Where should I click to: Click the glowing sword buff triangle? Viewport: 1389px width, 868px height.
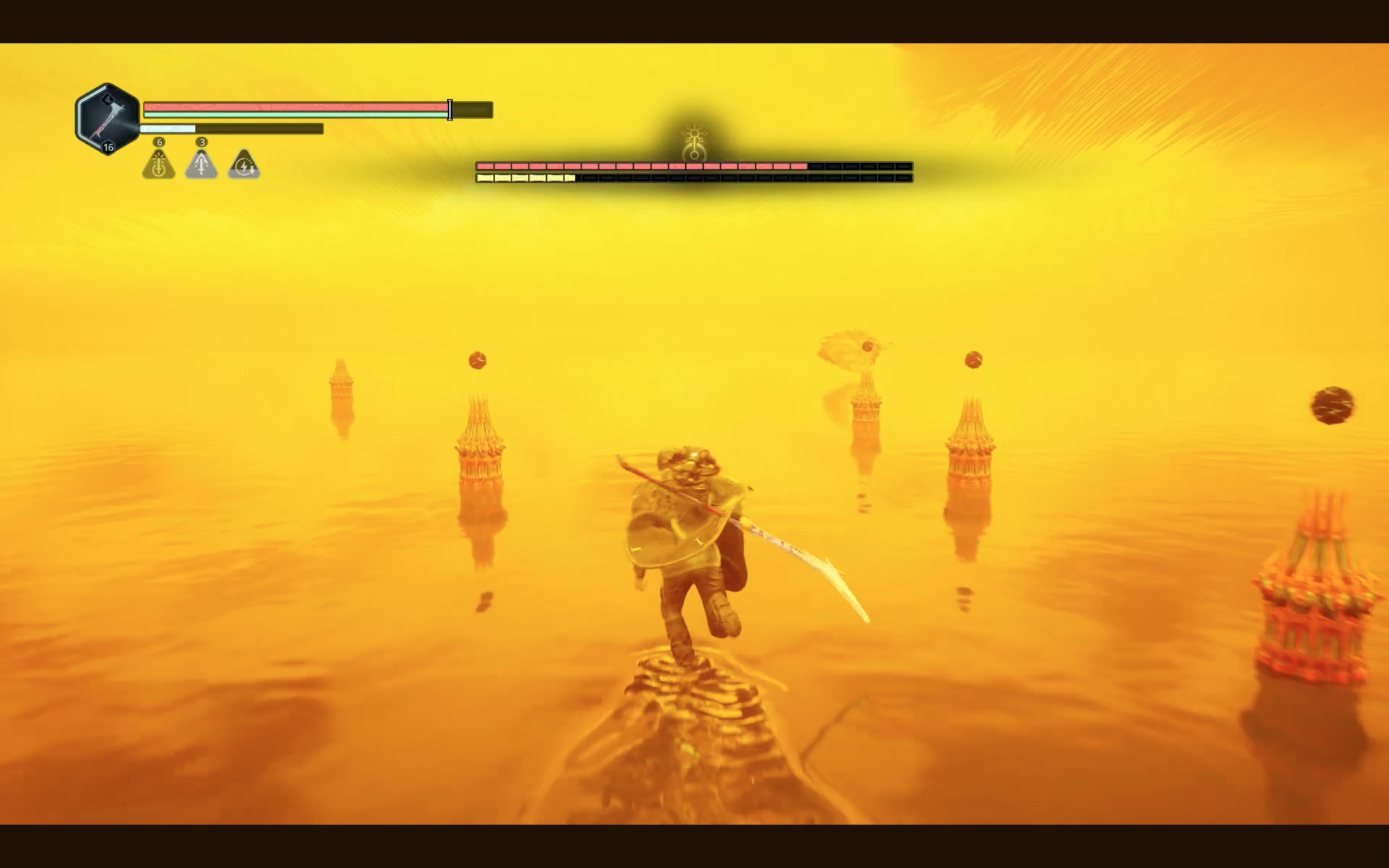[158, 165]
